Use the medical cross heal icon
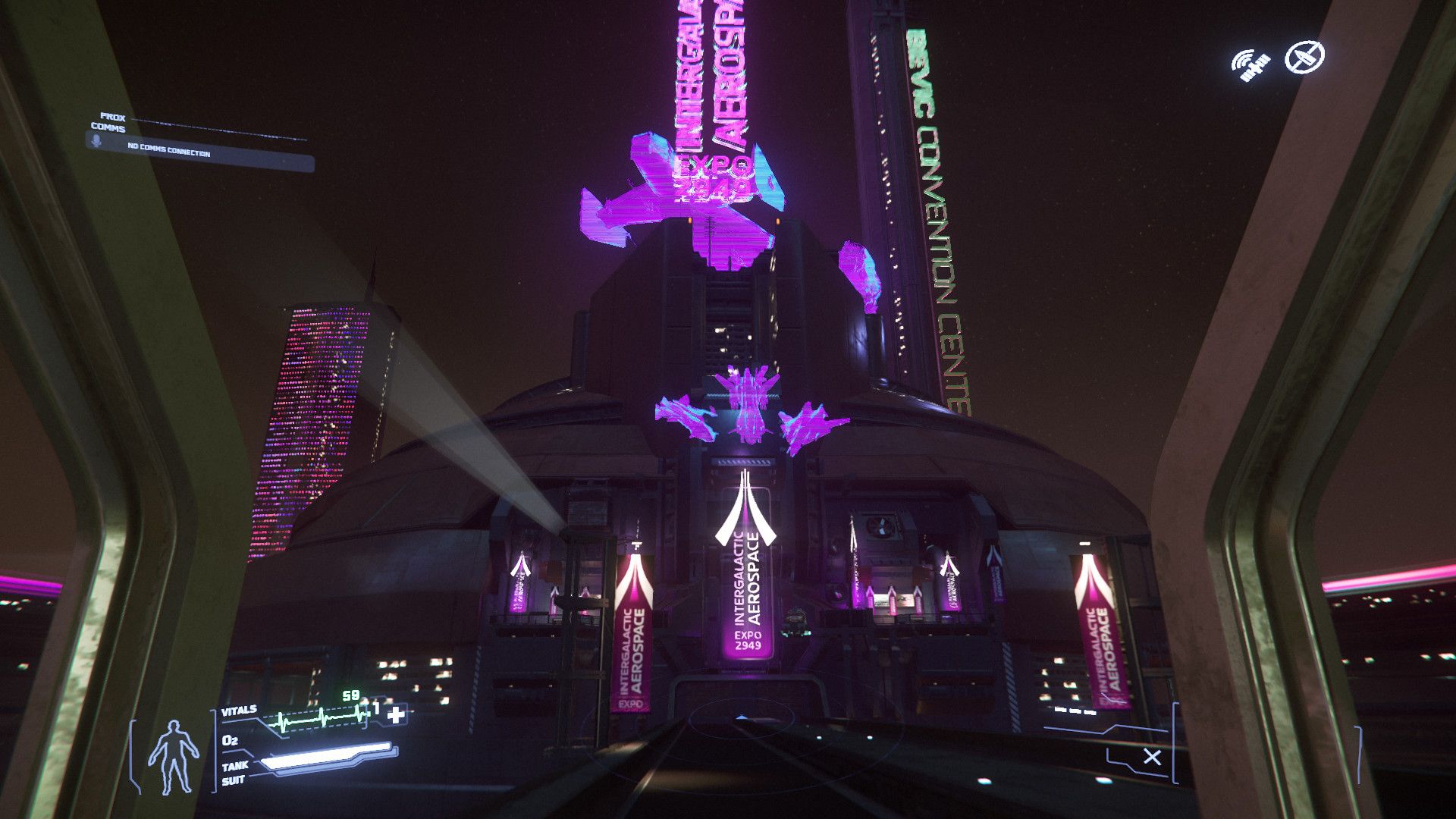Viewport: 1456px width, 819px height. [x=396, y=714]
